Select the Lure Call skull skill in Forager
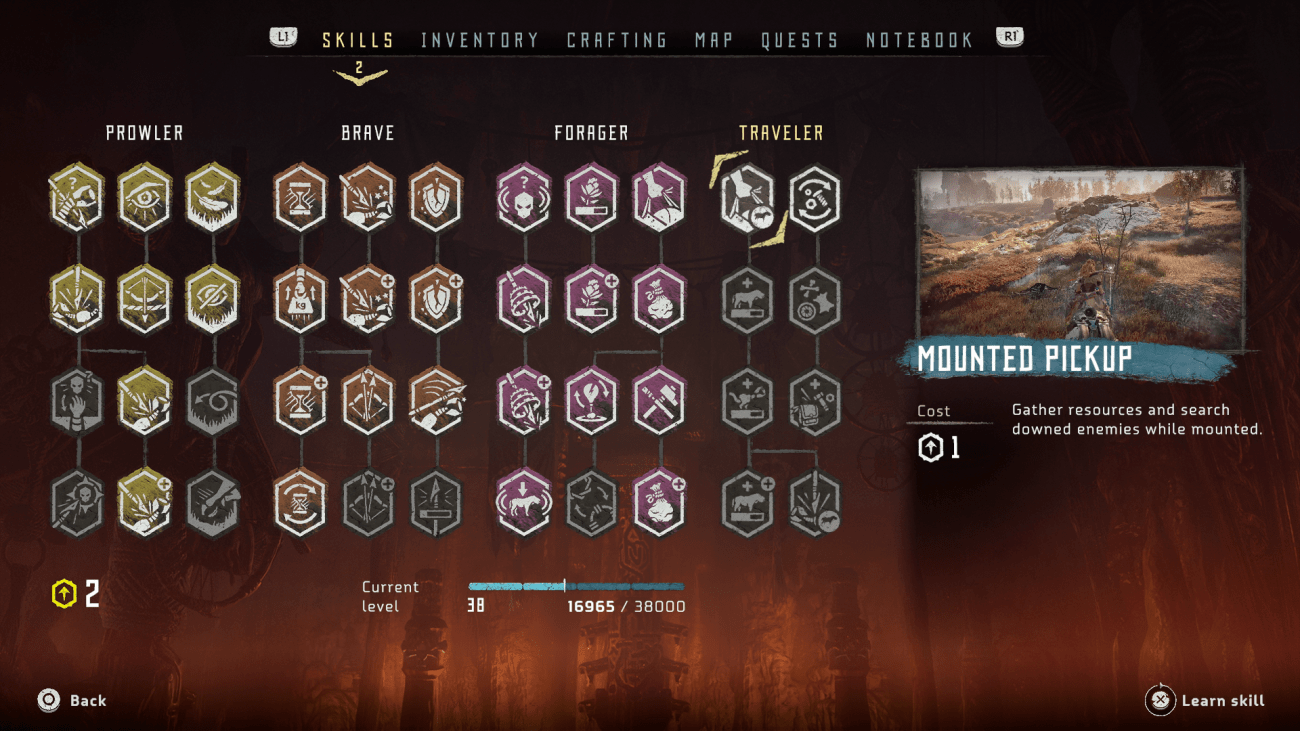 coord(525,197)
